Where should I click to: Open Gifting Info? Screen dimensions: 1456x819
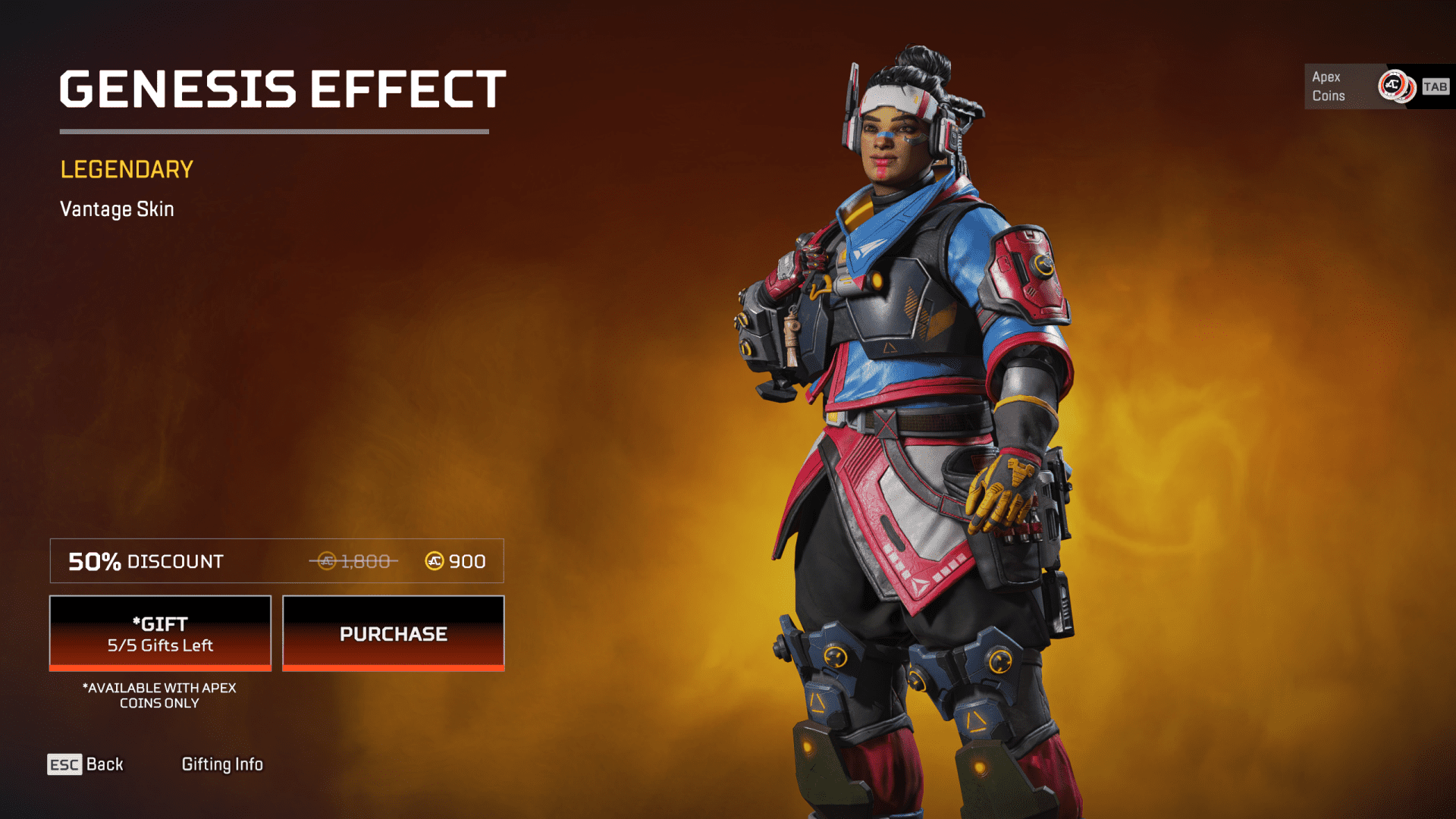coord(222,764)
